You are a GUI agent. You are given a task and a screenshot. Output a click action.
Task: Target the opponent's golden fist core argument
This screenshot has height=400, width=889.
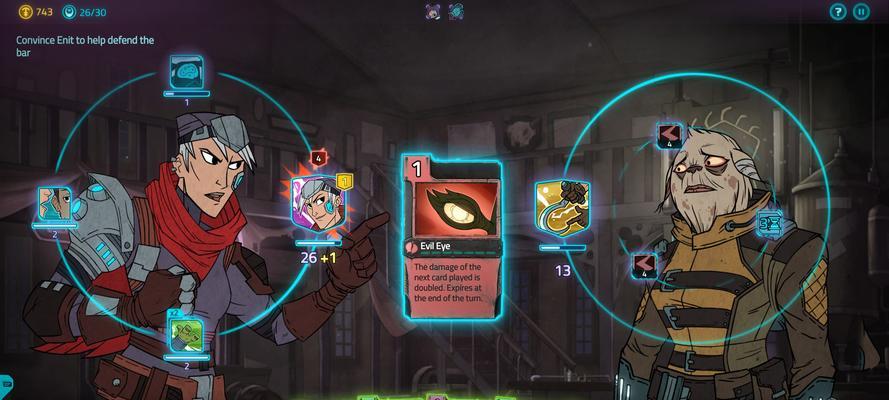click(562, 207)
